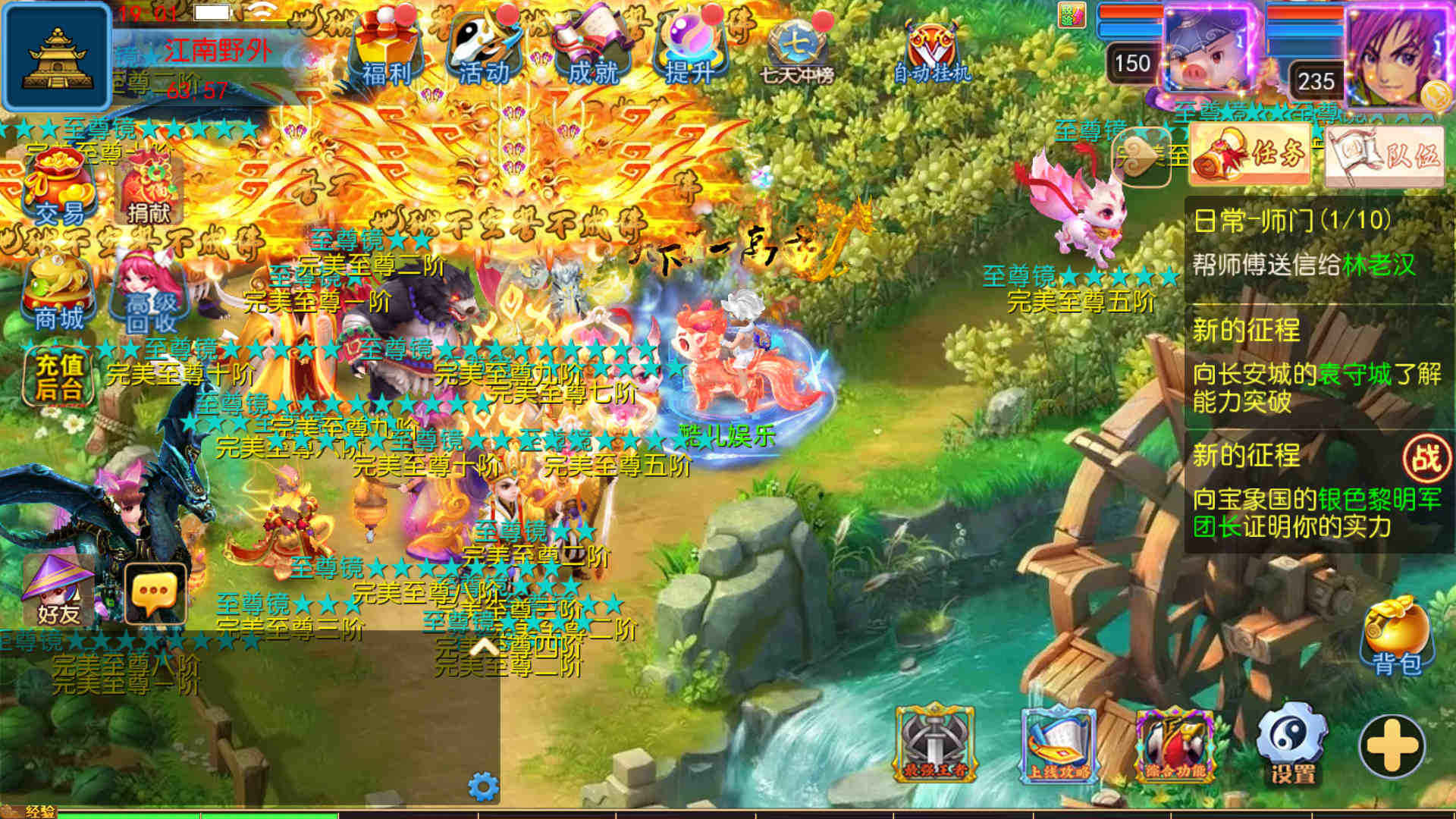Expand the yellow plus menu button

pyautogui.click(x=1392, y=746)
